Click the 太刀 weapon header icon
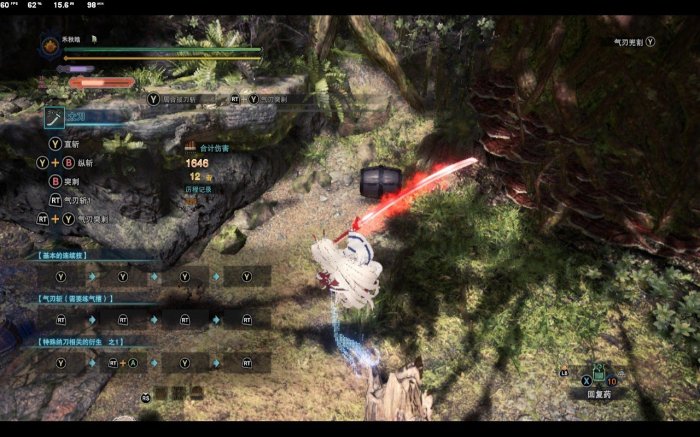Image resolution: width=700 pixels, height=437 pixels. (56, 116)
